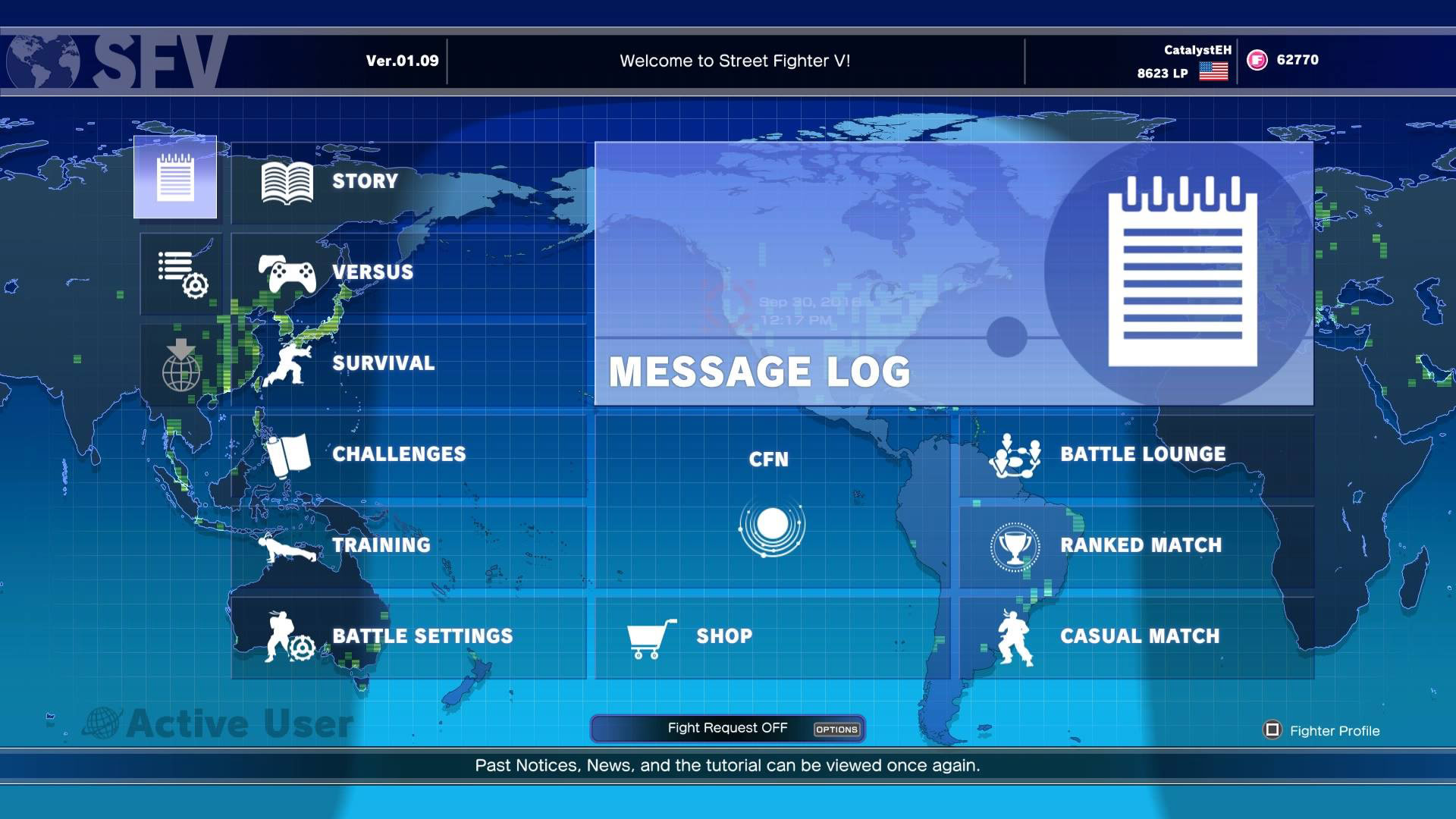Select the notepad message log icon
This screenshot has width=1456, height=819.
175,177
